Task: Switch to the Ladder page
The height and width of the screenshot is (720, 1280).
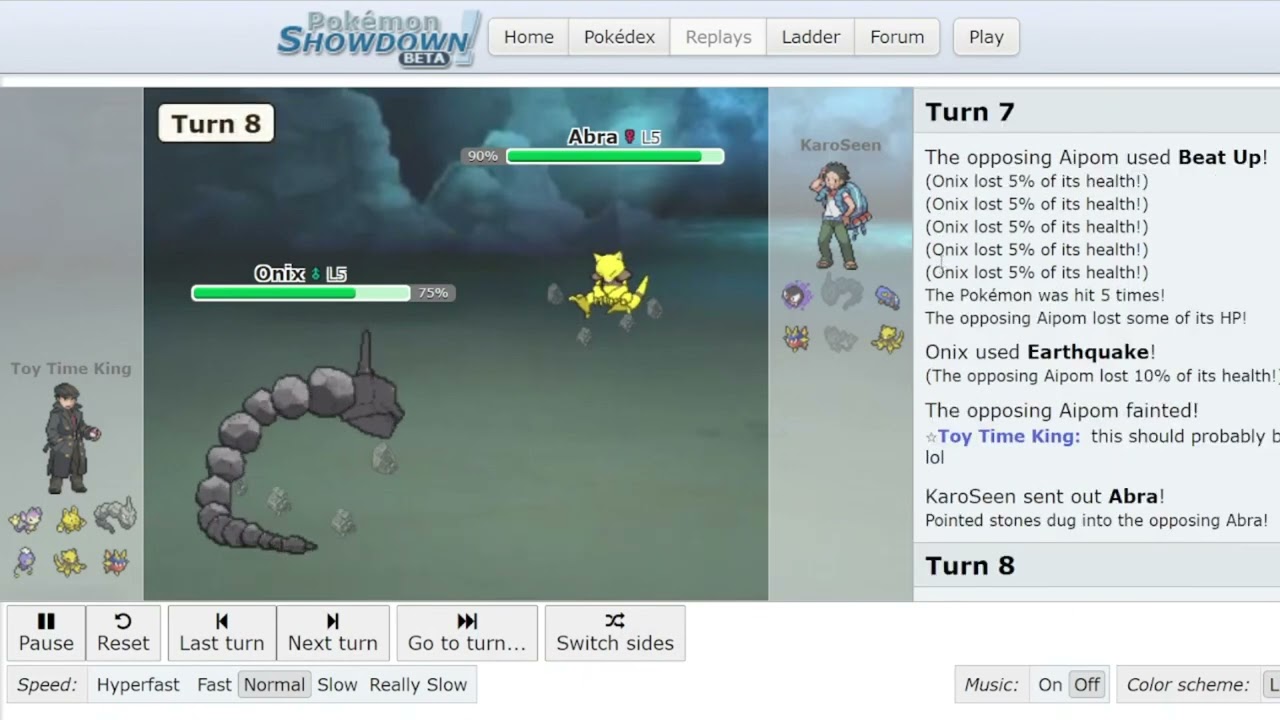Action: 810,37
